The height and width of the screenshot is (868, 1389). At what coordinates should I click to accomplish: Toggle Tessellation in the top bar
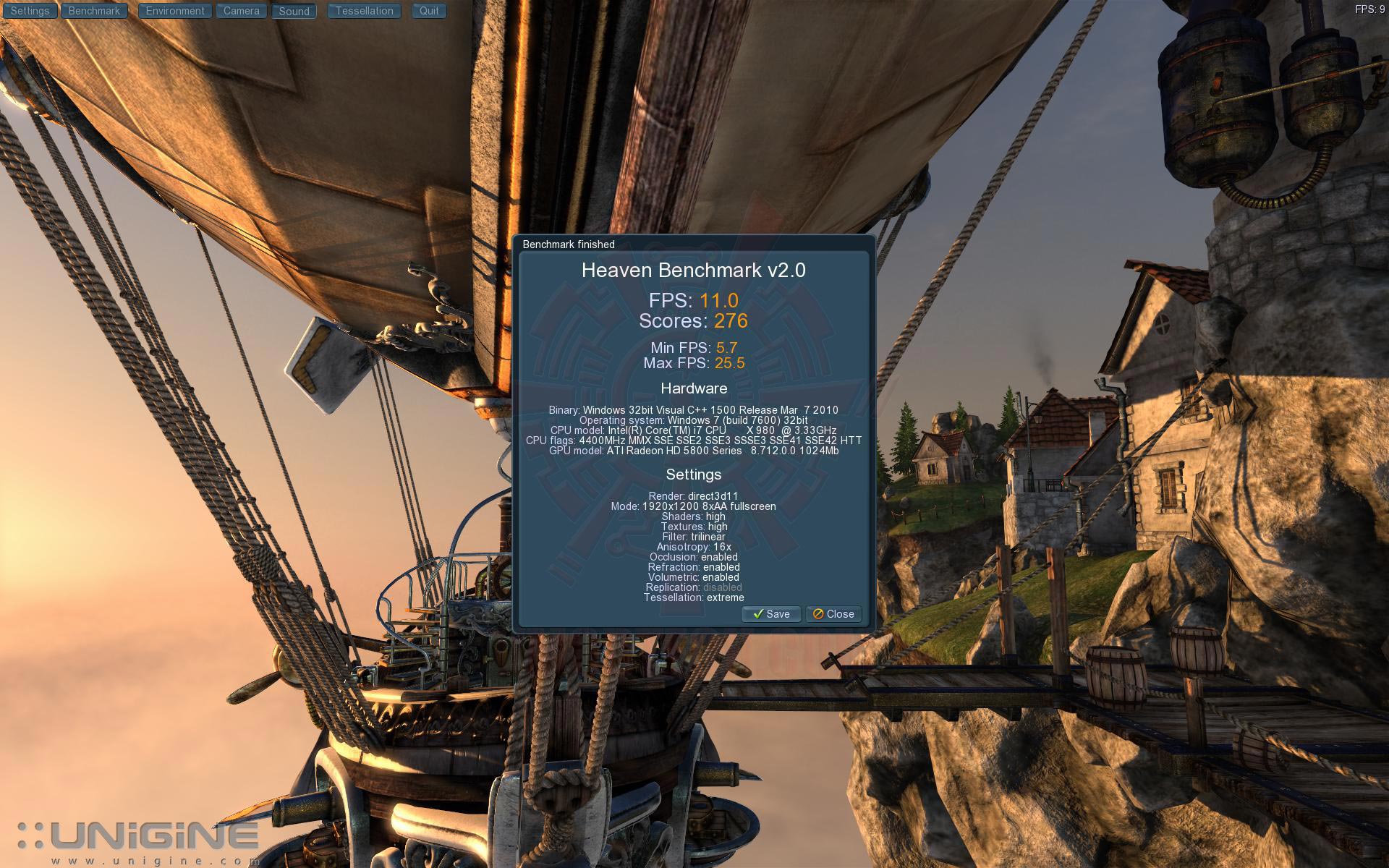(x=364, y=11)
